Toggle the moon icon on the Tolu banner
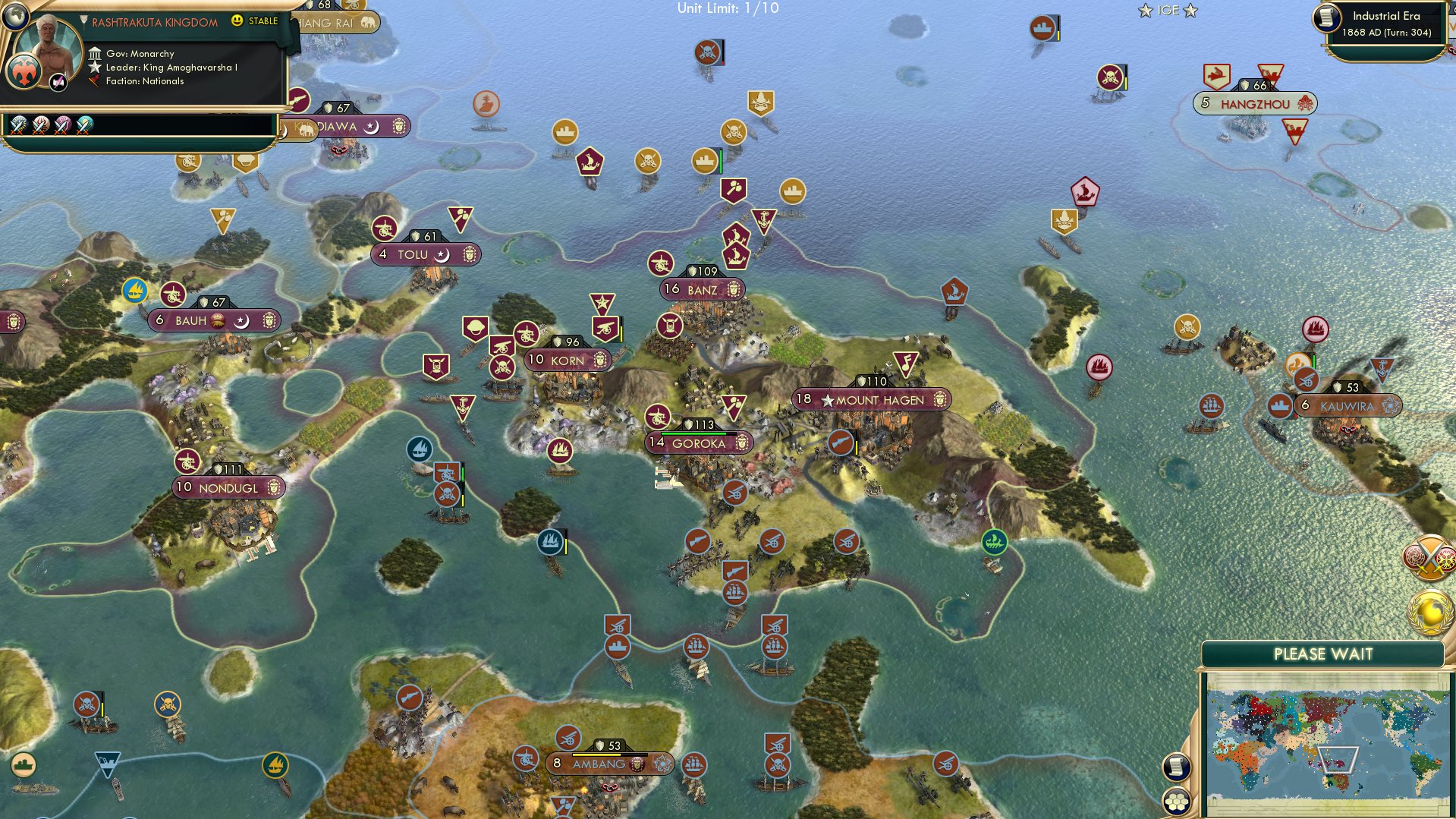The width and height of the screenshot is (1456, 819). [442, 255]
